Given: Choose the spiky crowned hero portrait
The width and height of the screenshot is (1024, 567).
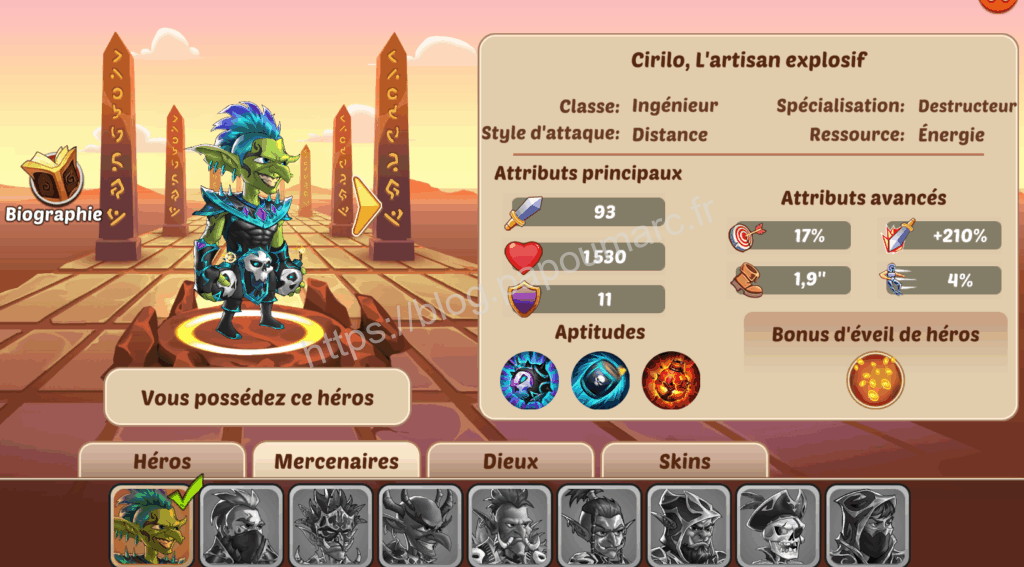Looking at the screenshot, I should 331,526.
